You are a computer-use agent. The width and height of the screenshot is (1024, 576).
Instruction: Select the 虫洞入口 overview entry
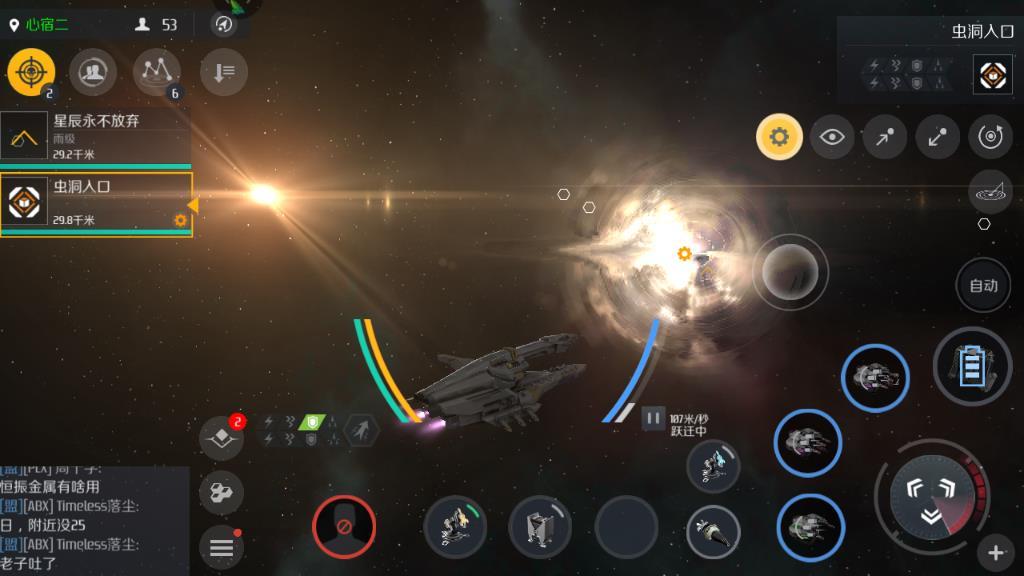point(96,204)
